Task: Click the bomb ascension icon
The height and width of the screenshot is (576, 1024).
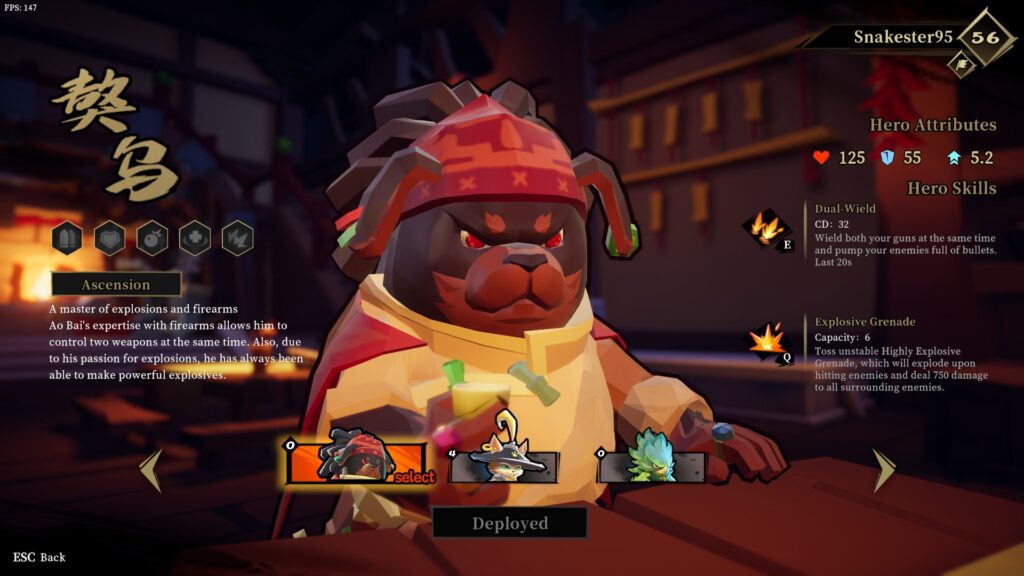Action: point(152,238)
